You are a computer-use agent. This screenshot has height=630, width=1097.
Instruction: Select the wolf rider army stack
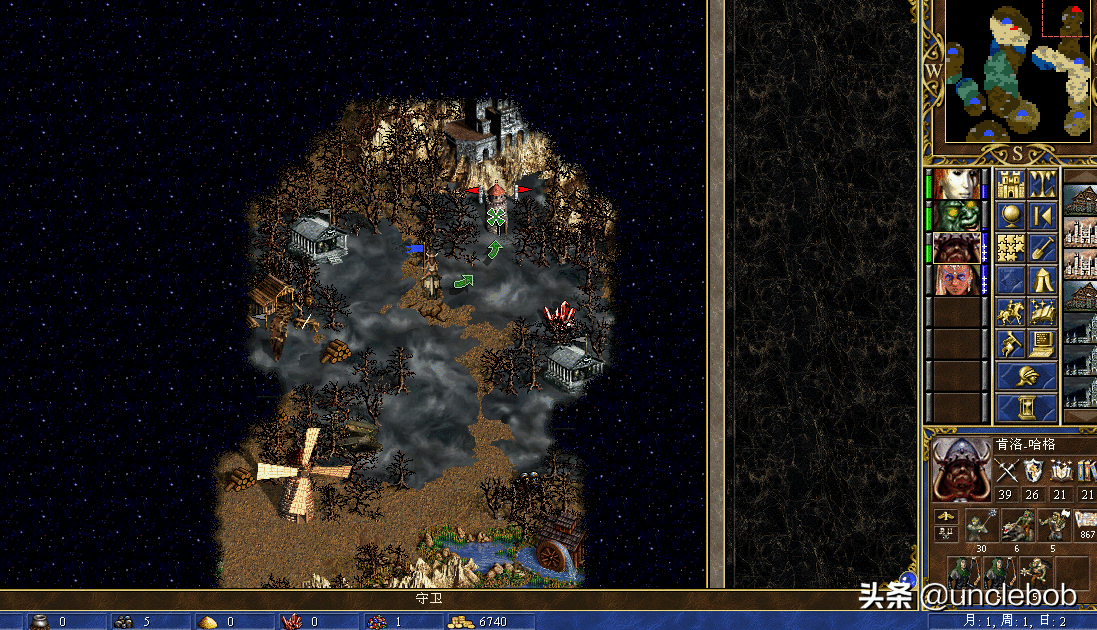[1018, 524]
